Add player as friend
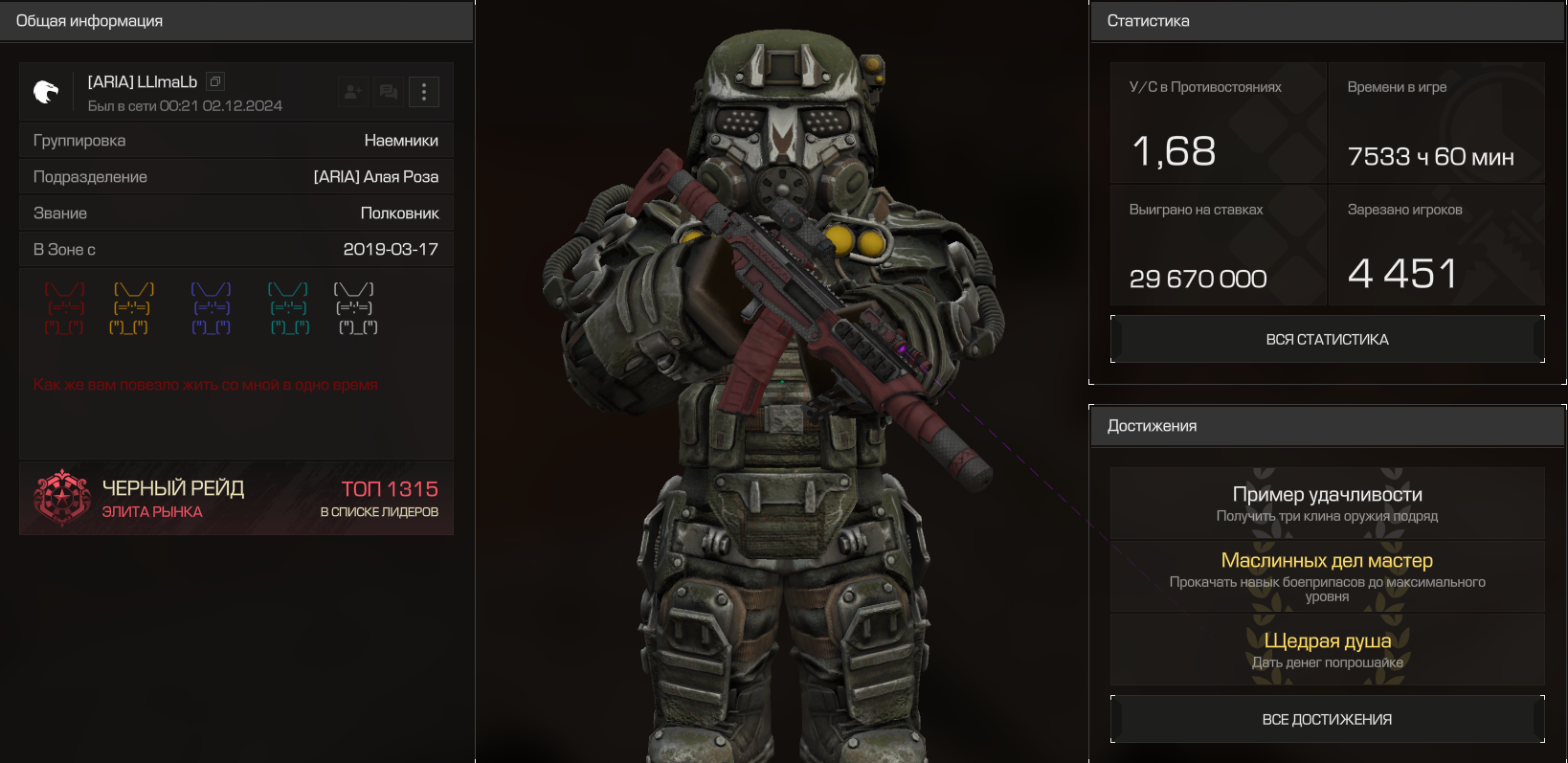 point(353,92)
